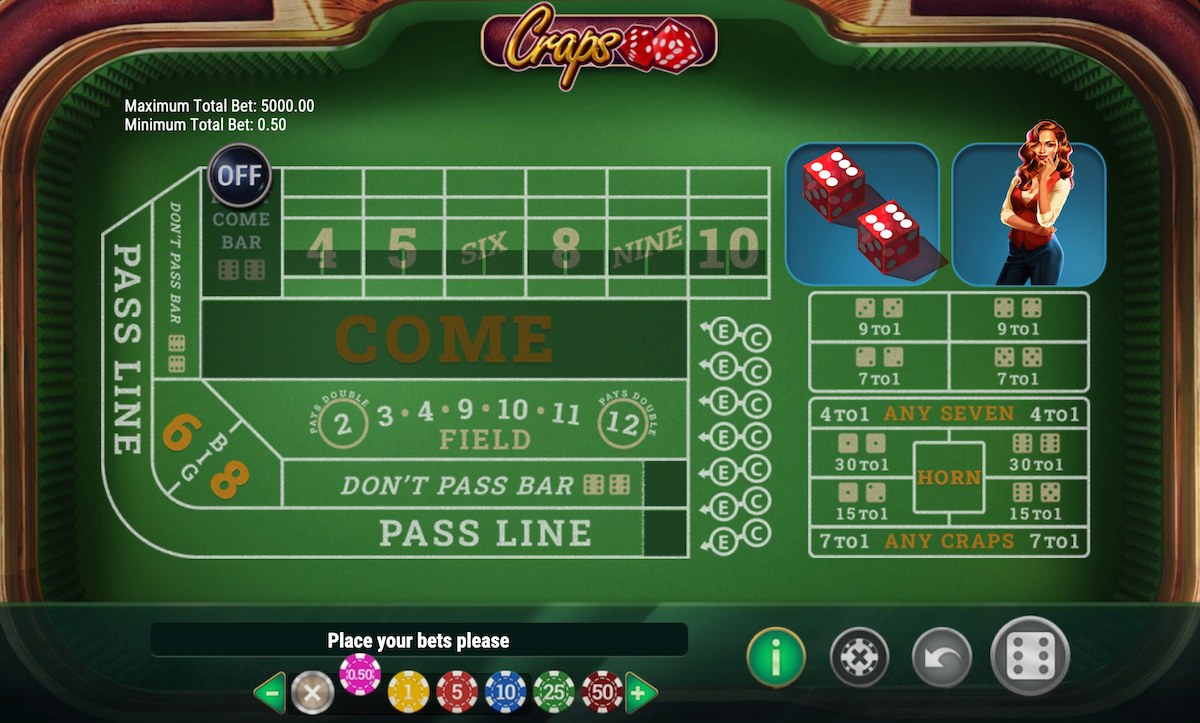Choose the green 25 chip

553,691
